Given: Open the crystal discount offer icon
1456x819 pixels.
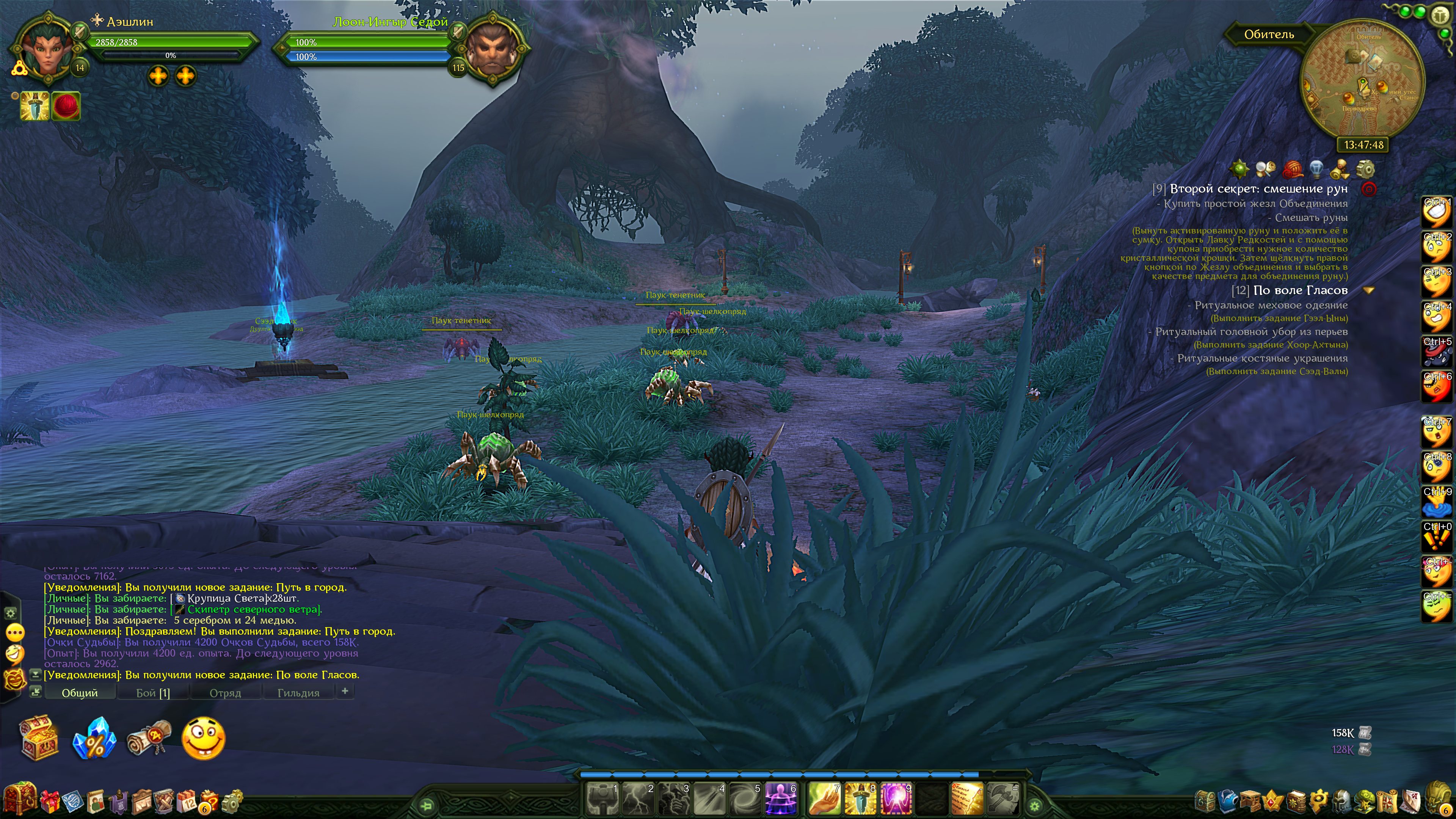Looking at the screenshot, I should click(x=94, y=738).
